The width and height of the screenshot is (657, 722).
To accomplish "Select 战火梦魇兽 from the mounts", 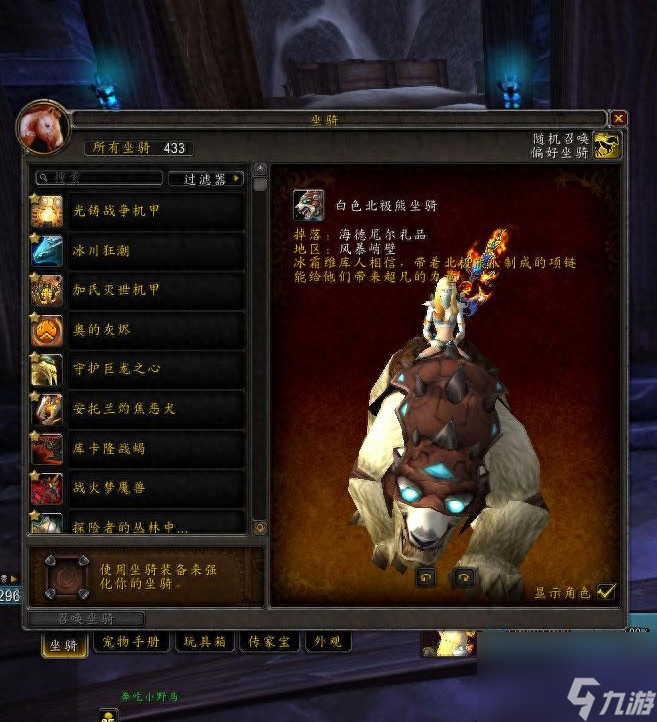I will coord(140,489).
